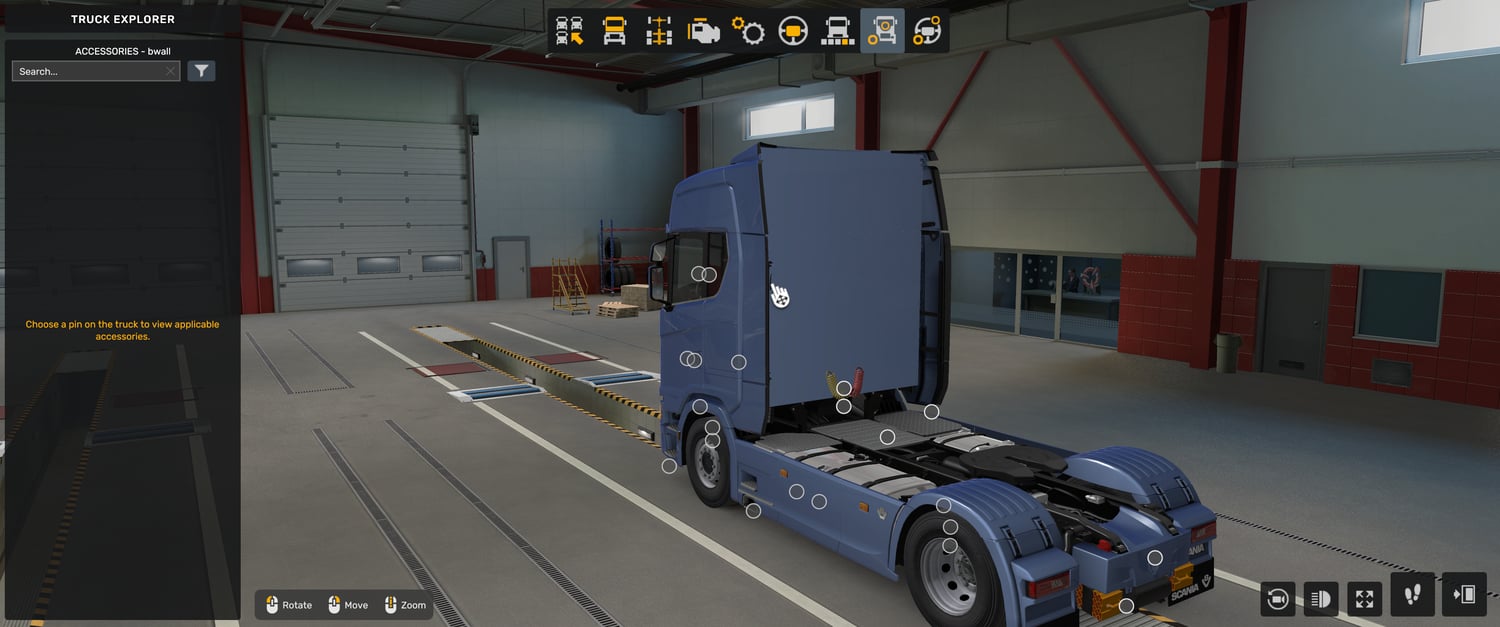Open the transmission gears tab
This screenshot has width=1500, height=627.
click(748, 32)
